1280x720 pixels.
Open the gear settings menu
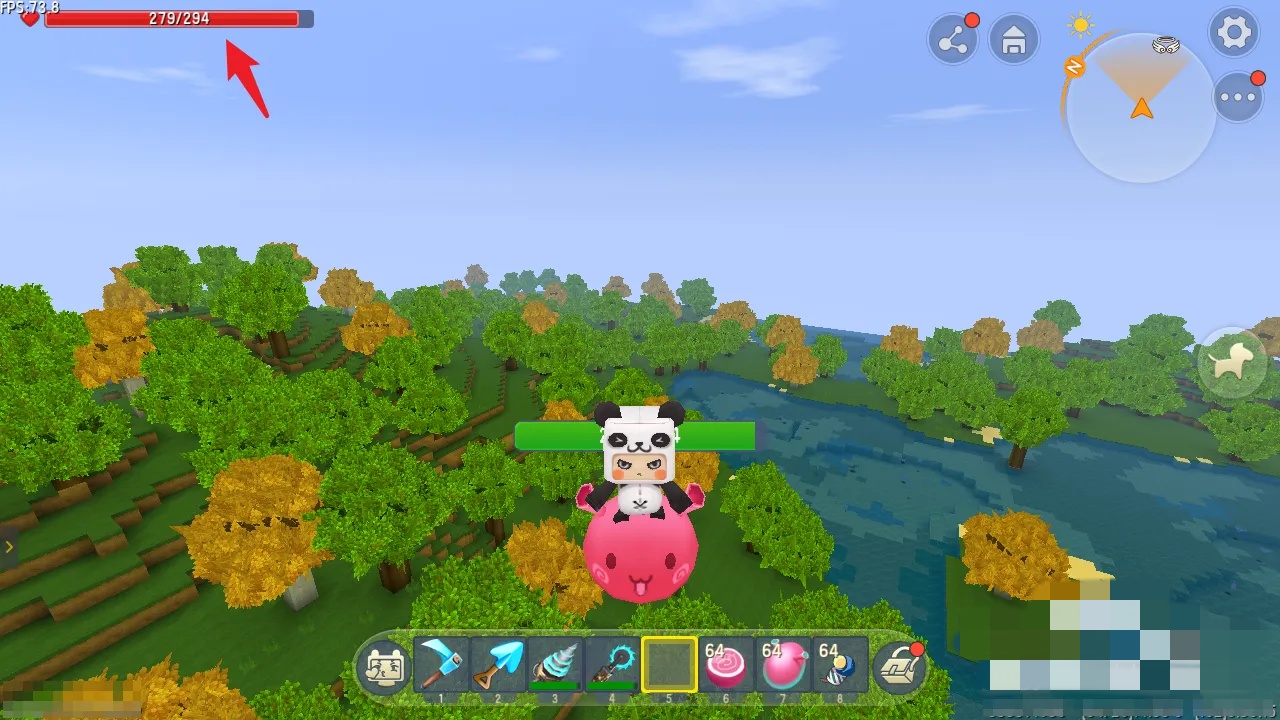pos(1234,33)
